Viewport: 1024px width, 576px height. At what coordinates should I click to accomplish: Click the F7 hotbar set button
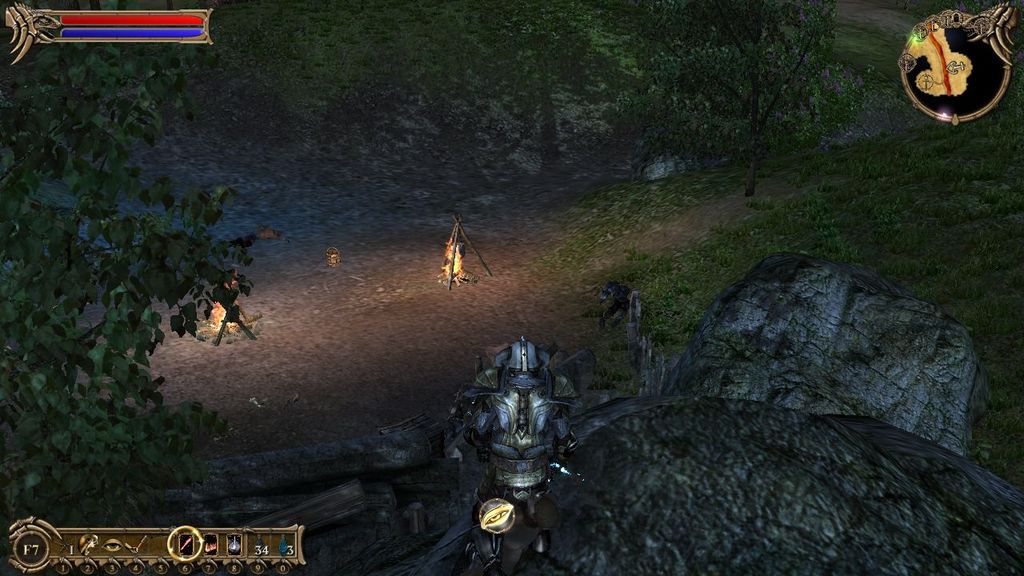(x=31, y=548)
